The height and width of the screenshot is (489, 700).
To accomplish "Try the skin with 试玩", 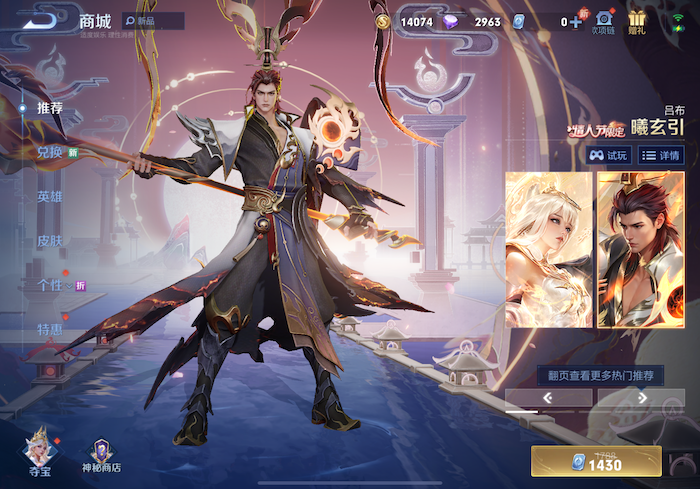I will tap(609, 155).
